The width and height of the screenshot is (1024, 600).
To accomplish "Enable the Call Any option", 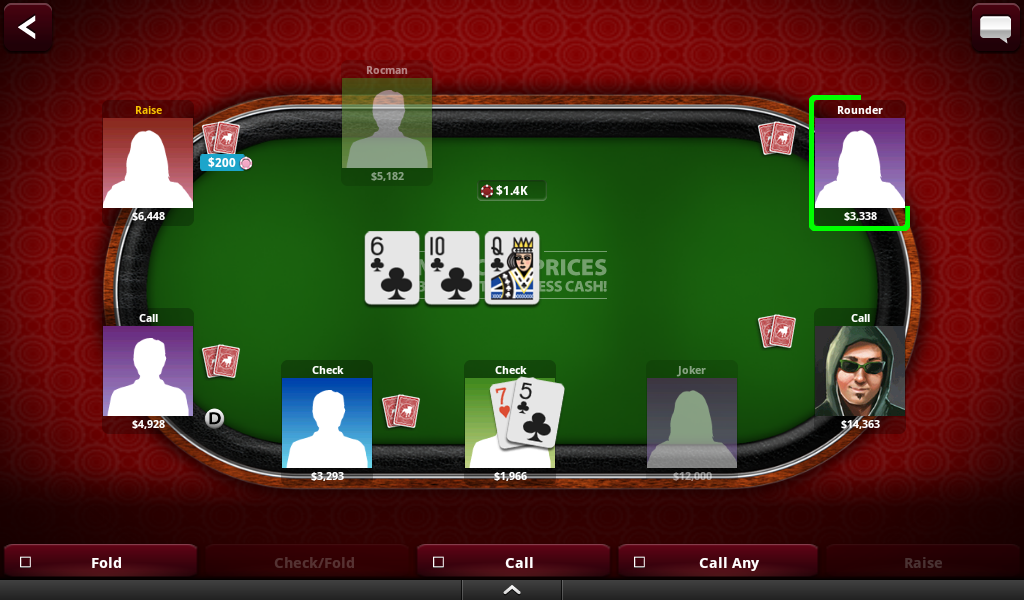I will pyautogui.click(x=640, y=562).
